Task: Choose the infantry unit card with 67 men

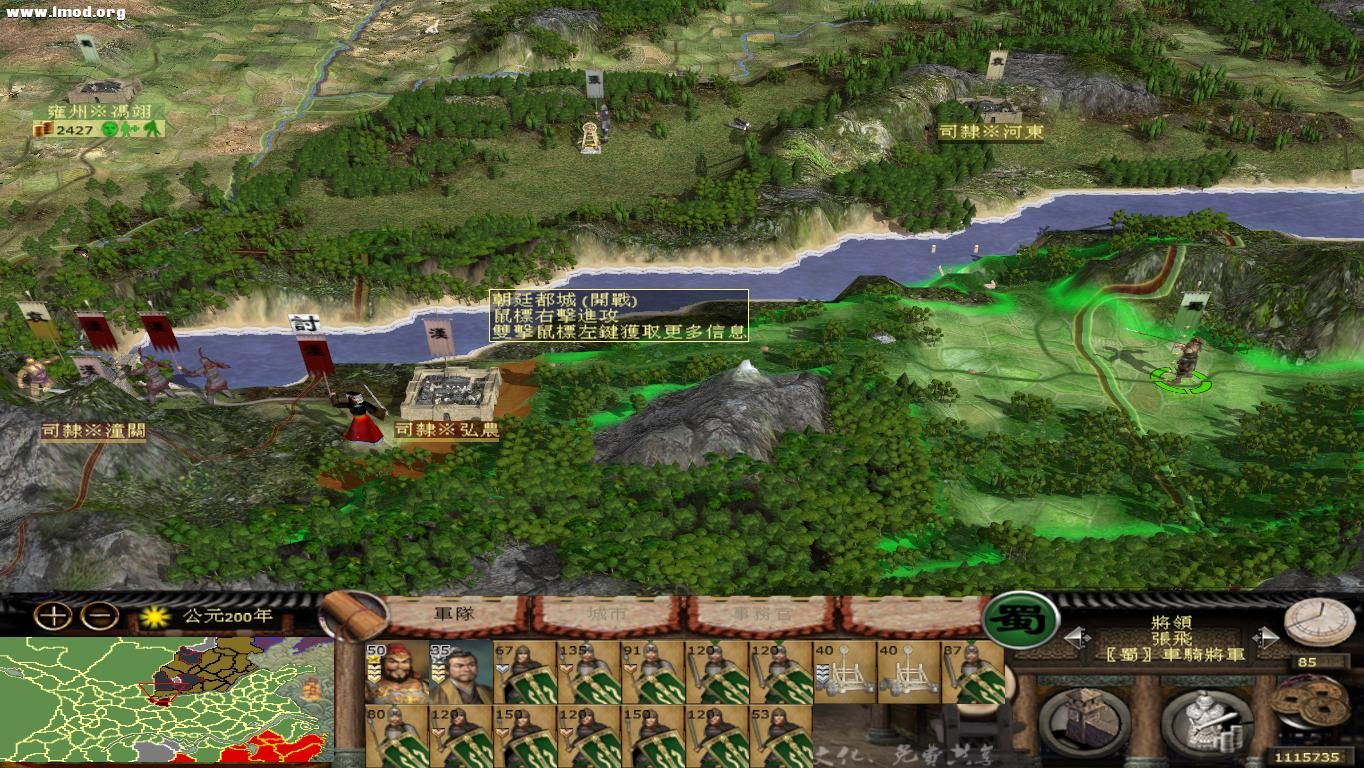Action: tap(525, 672)
